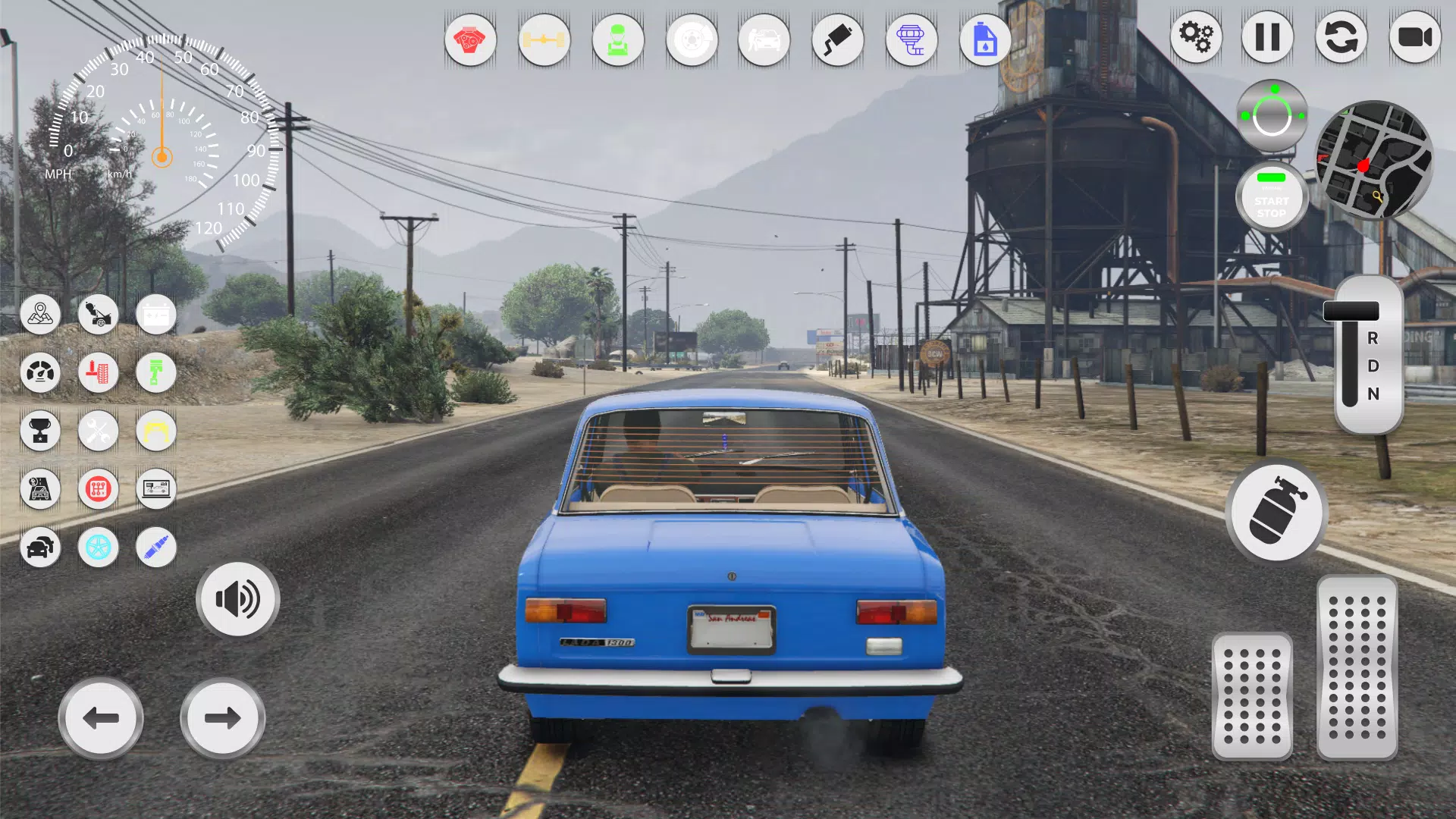Open the red suspension tuning icon

(99, 373)
